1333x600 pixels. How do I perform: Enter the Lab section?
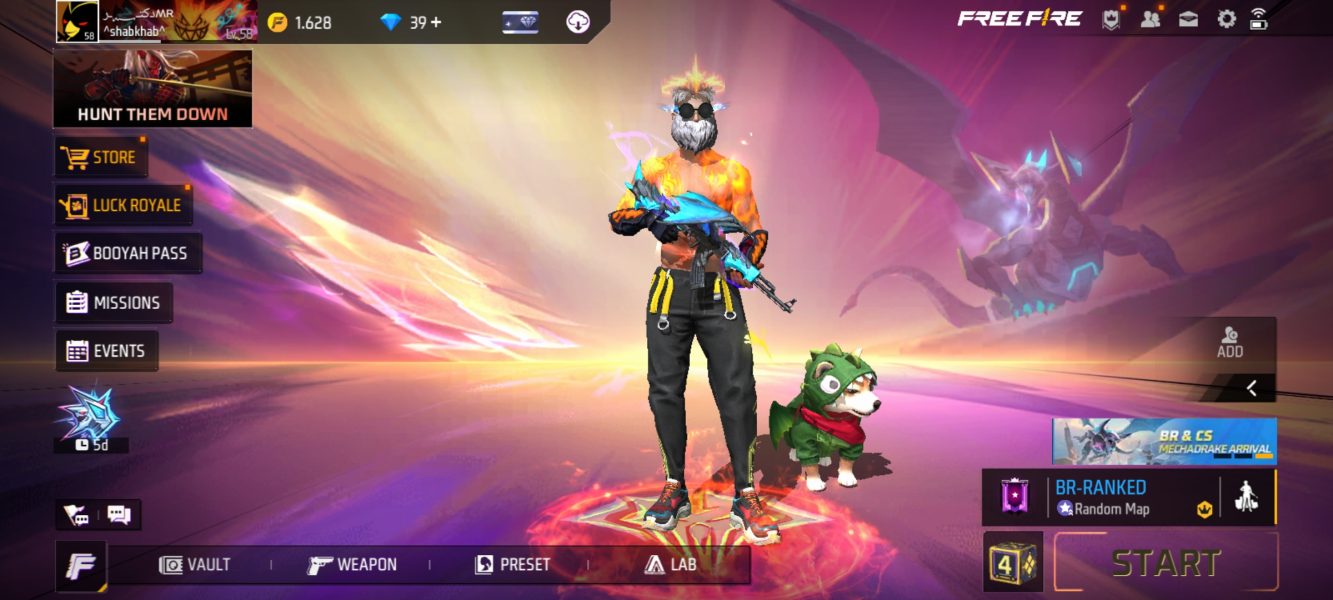(x=670, y=565)
